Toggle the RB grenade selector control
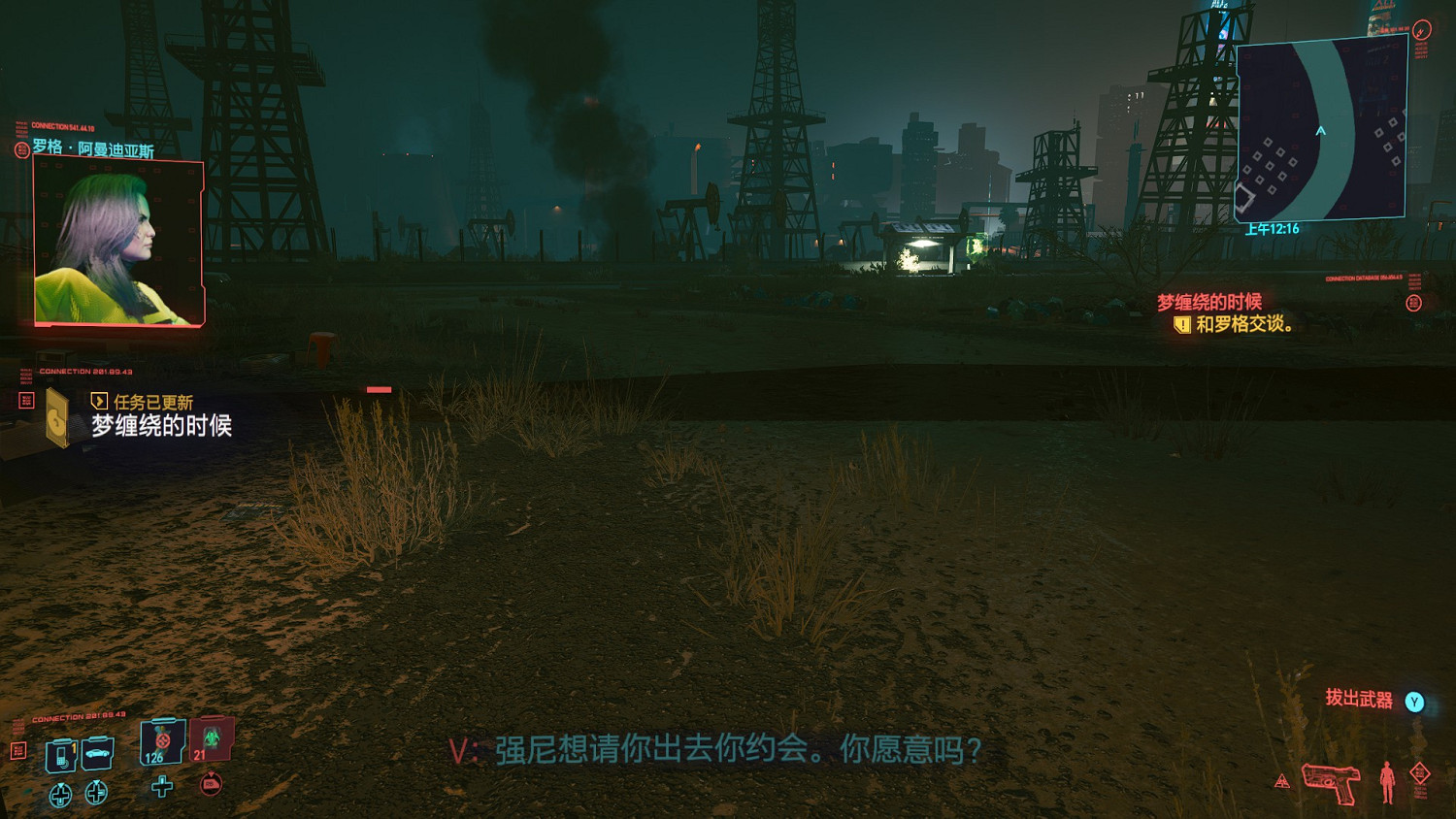Screen dimensions: 1456x819 [212, 786]
